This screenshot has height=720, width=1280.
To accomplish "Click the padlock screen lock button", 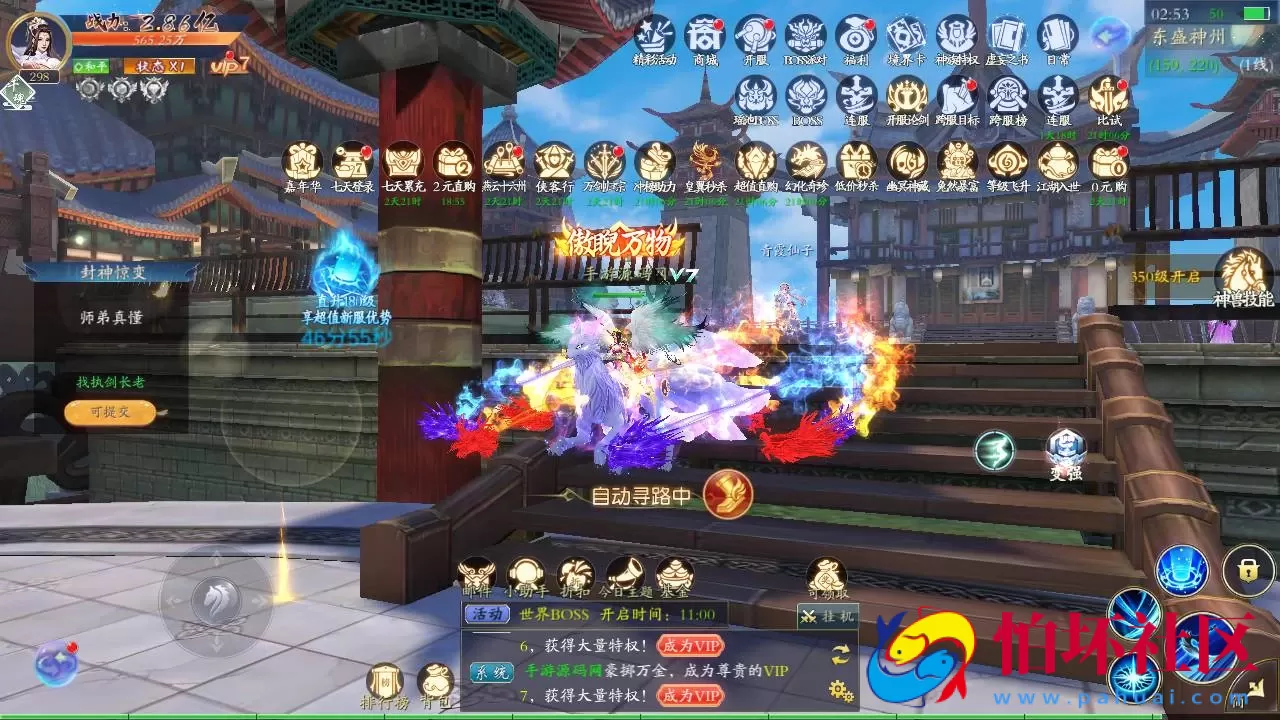I will click(x=1247, y=570).
